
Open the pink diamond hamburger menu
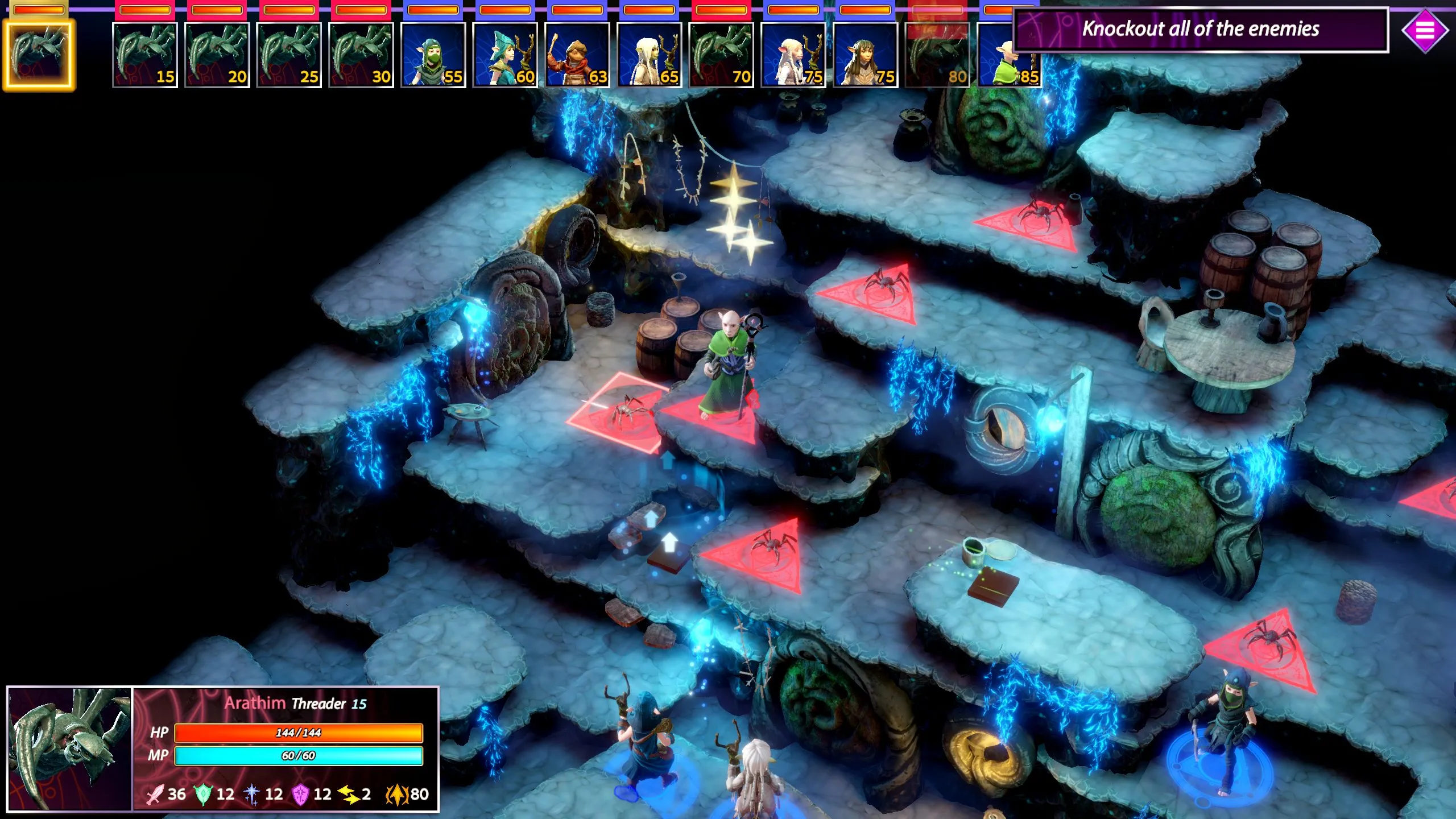click(1424, 30)
